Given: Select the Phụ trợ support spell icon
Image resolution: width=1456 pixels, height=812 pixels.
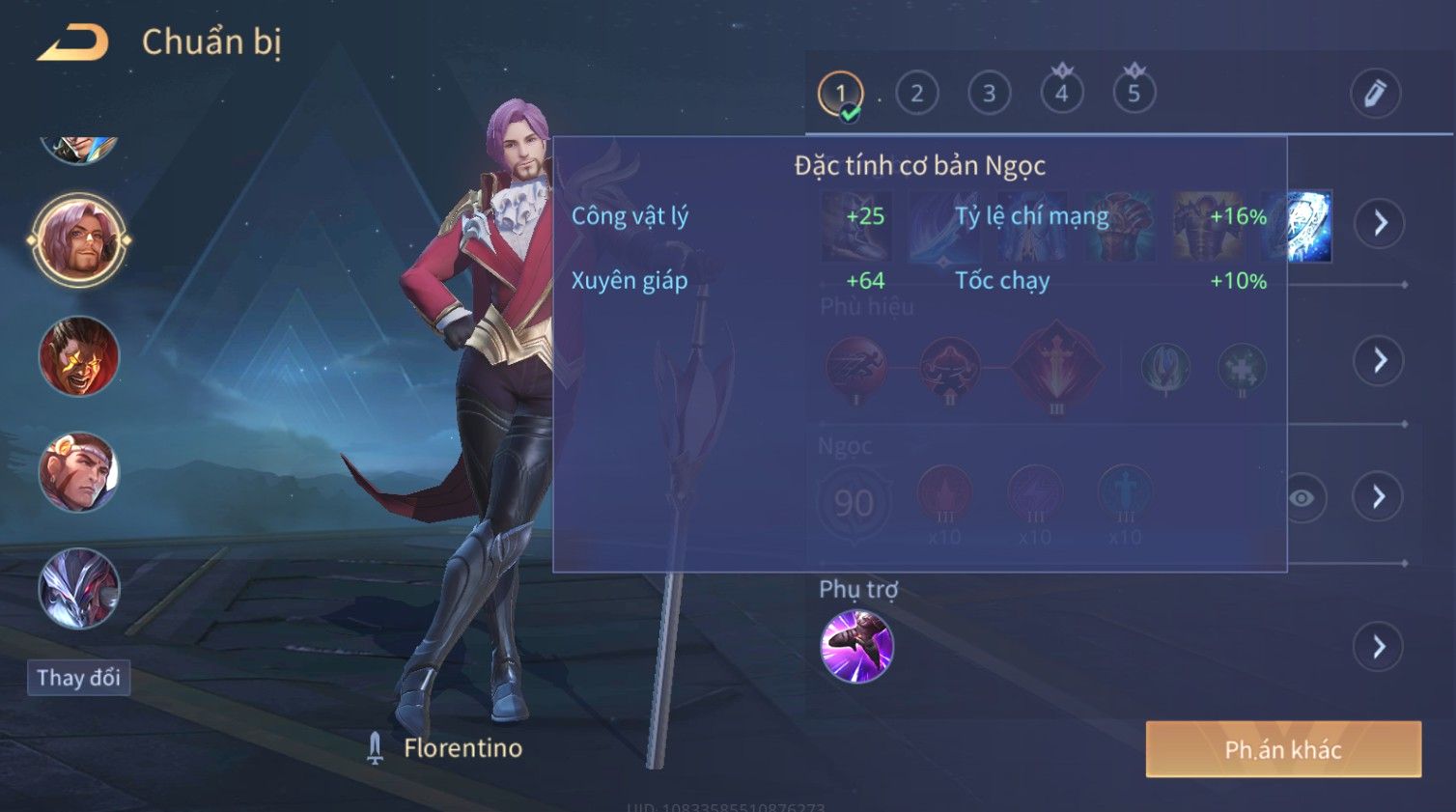Looking at the screenshot, I should 856,647.
